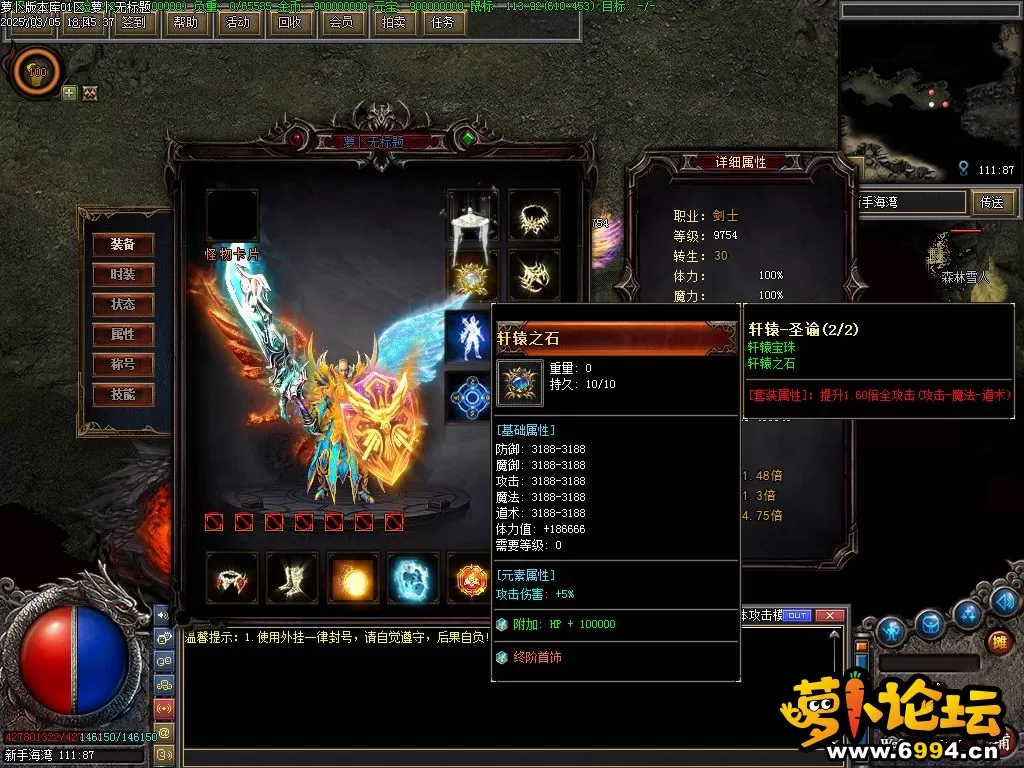Open the 签到 daily sign-in menu
Screen dimensions: 1024x768
[132, 21]
